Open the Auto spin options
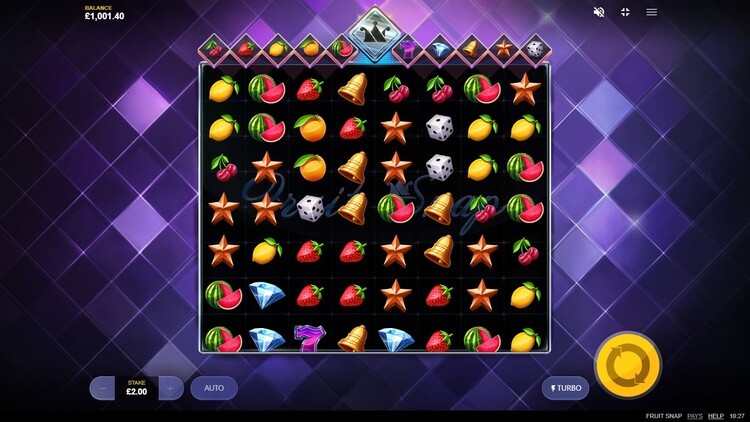 click(214, 388)
